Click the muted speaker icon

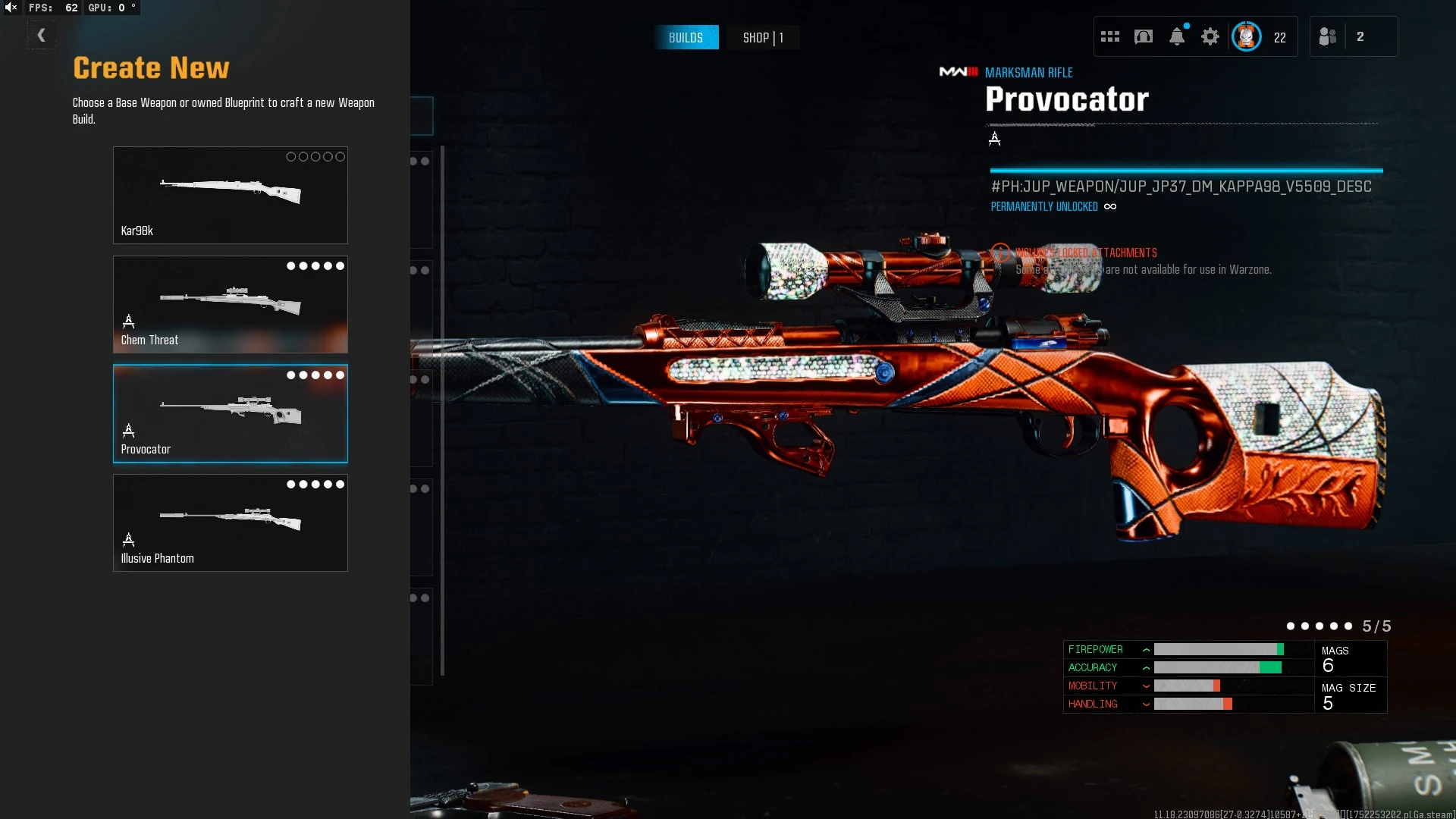tap(11, 8)
